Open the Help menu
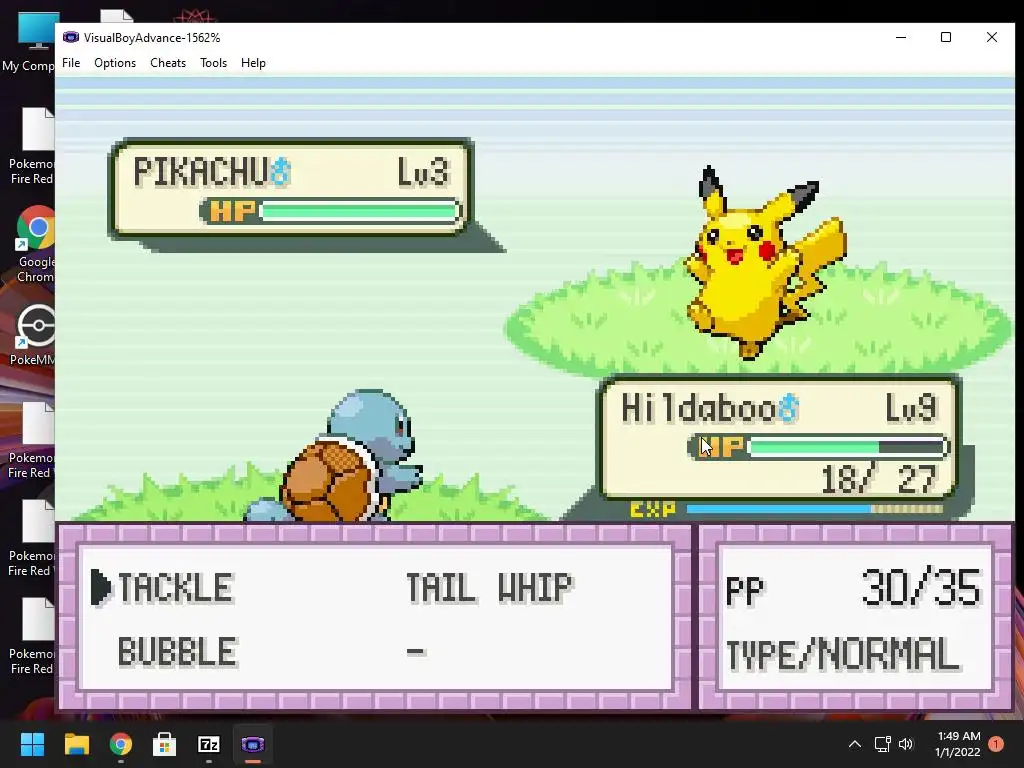This screenshot has width=1024, height=768. point(253,63)
